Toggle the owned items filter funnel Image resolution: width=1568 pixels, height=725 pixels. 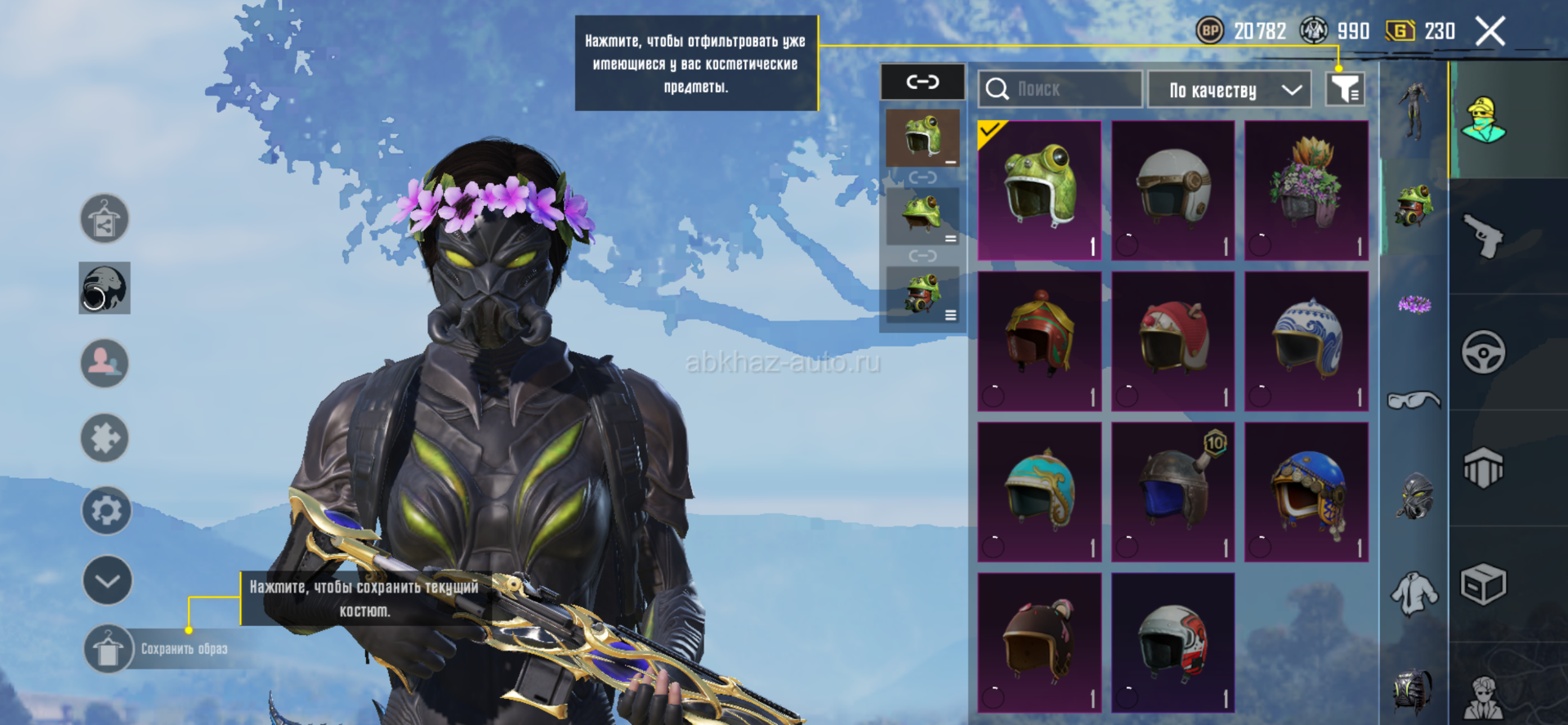tap(1344, 88)
